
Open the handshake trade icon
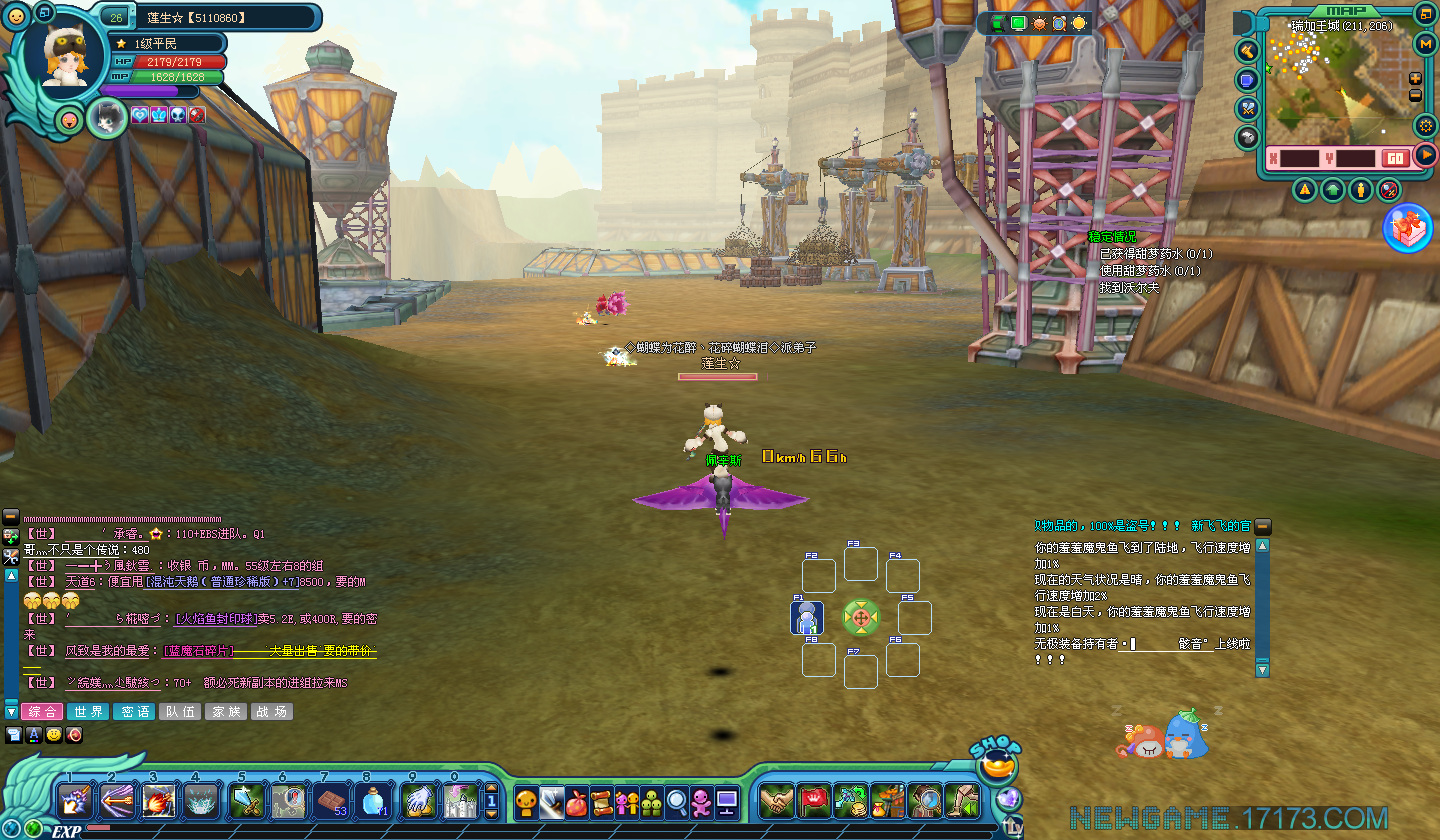pos(776,801)
